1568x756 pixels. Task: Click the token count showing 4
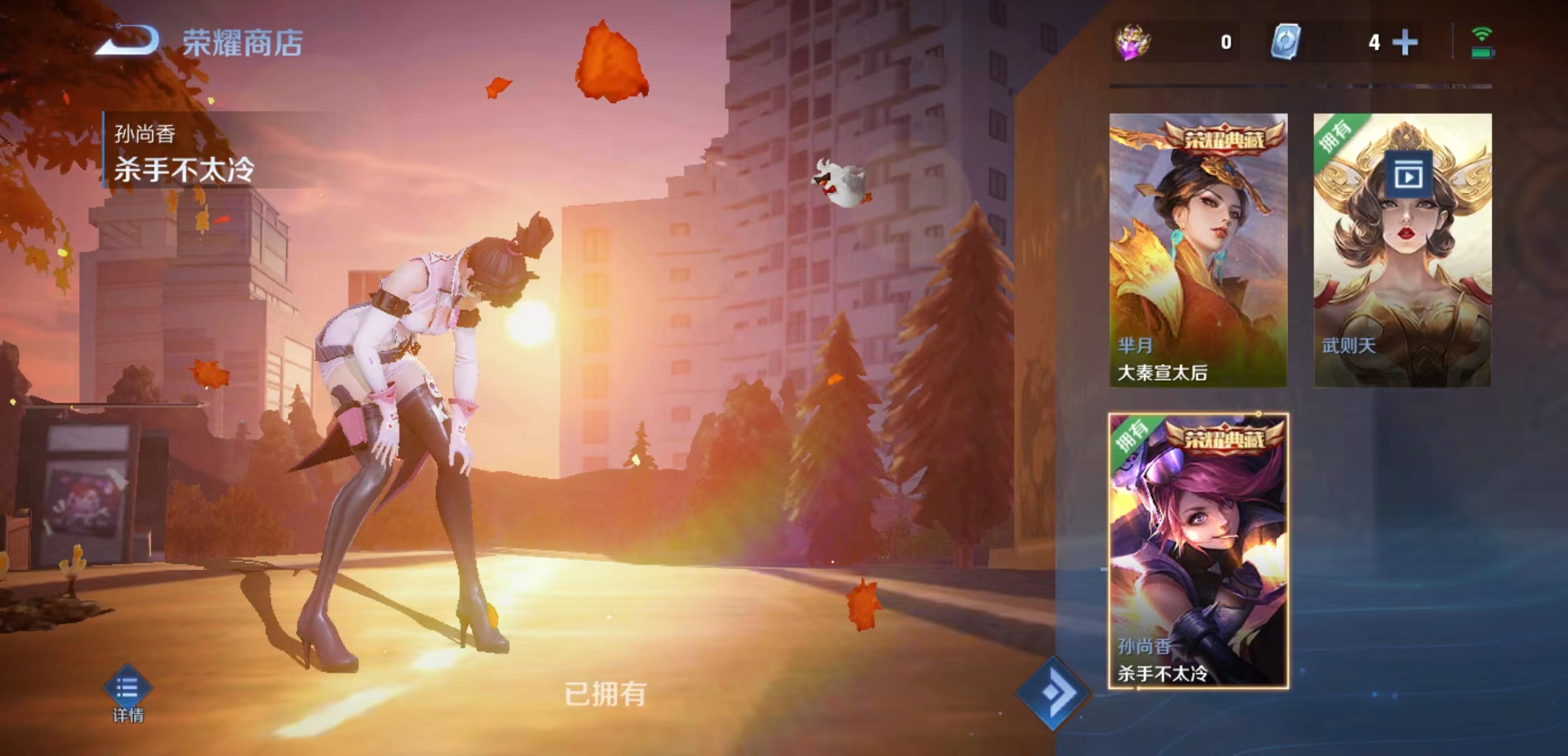click(x=1374, y=43)
